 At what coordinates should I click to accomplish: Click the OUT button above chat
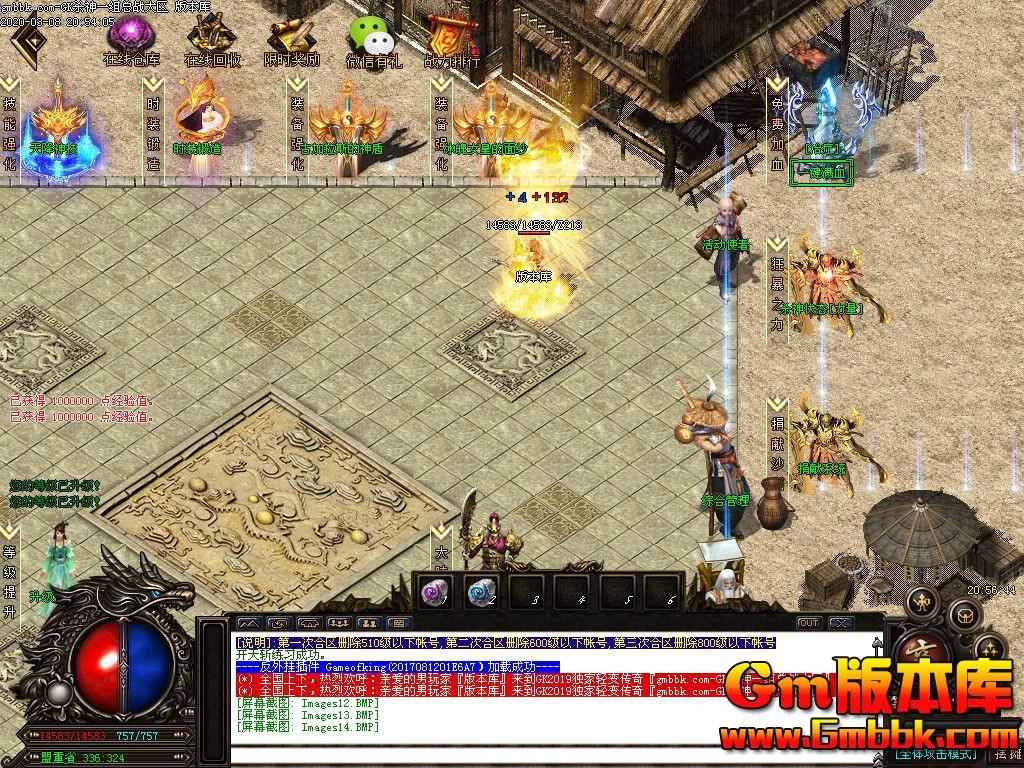click(808, 623)
